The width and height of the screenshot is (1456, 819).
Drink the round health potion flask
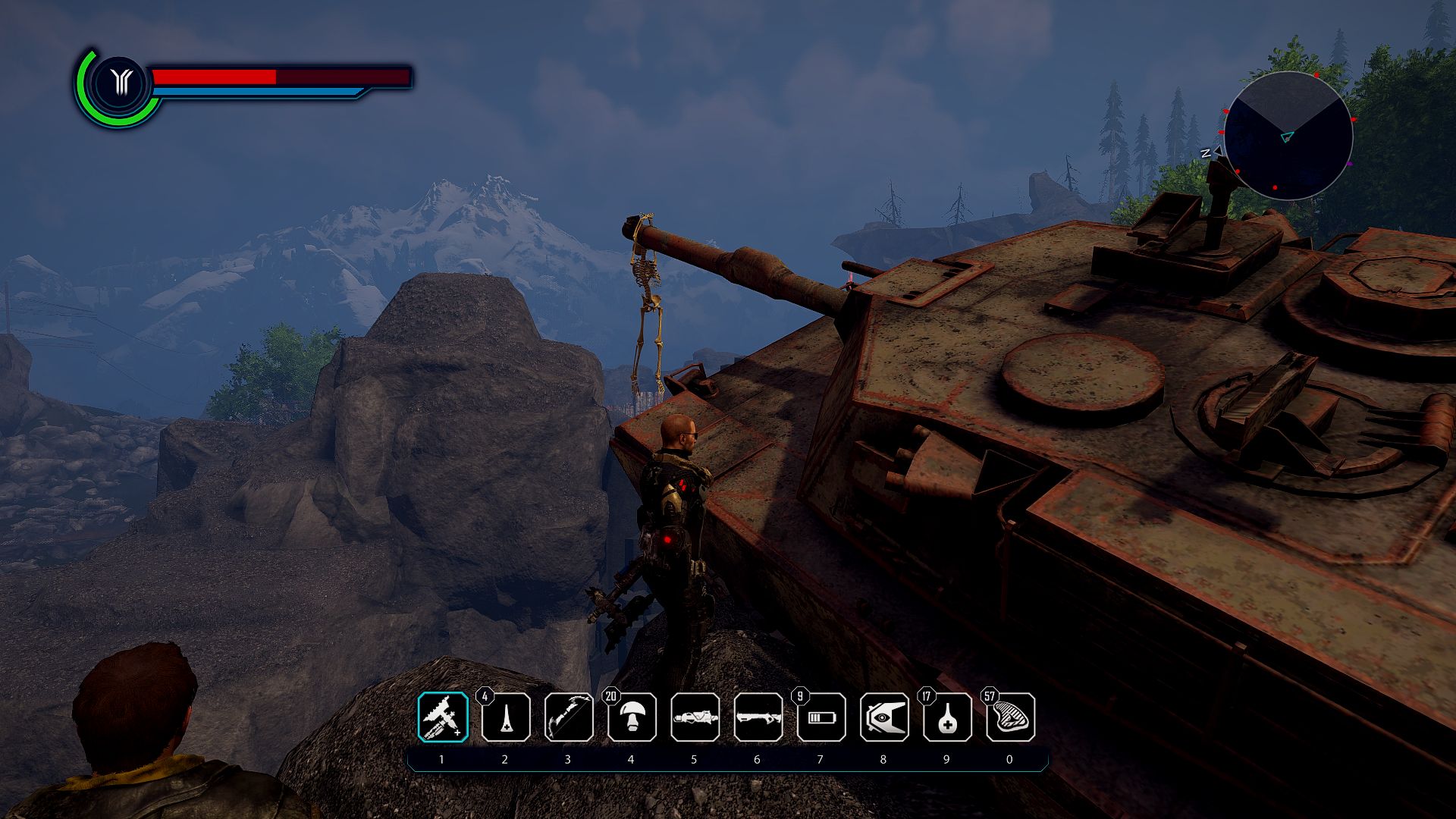947,717
